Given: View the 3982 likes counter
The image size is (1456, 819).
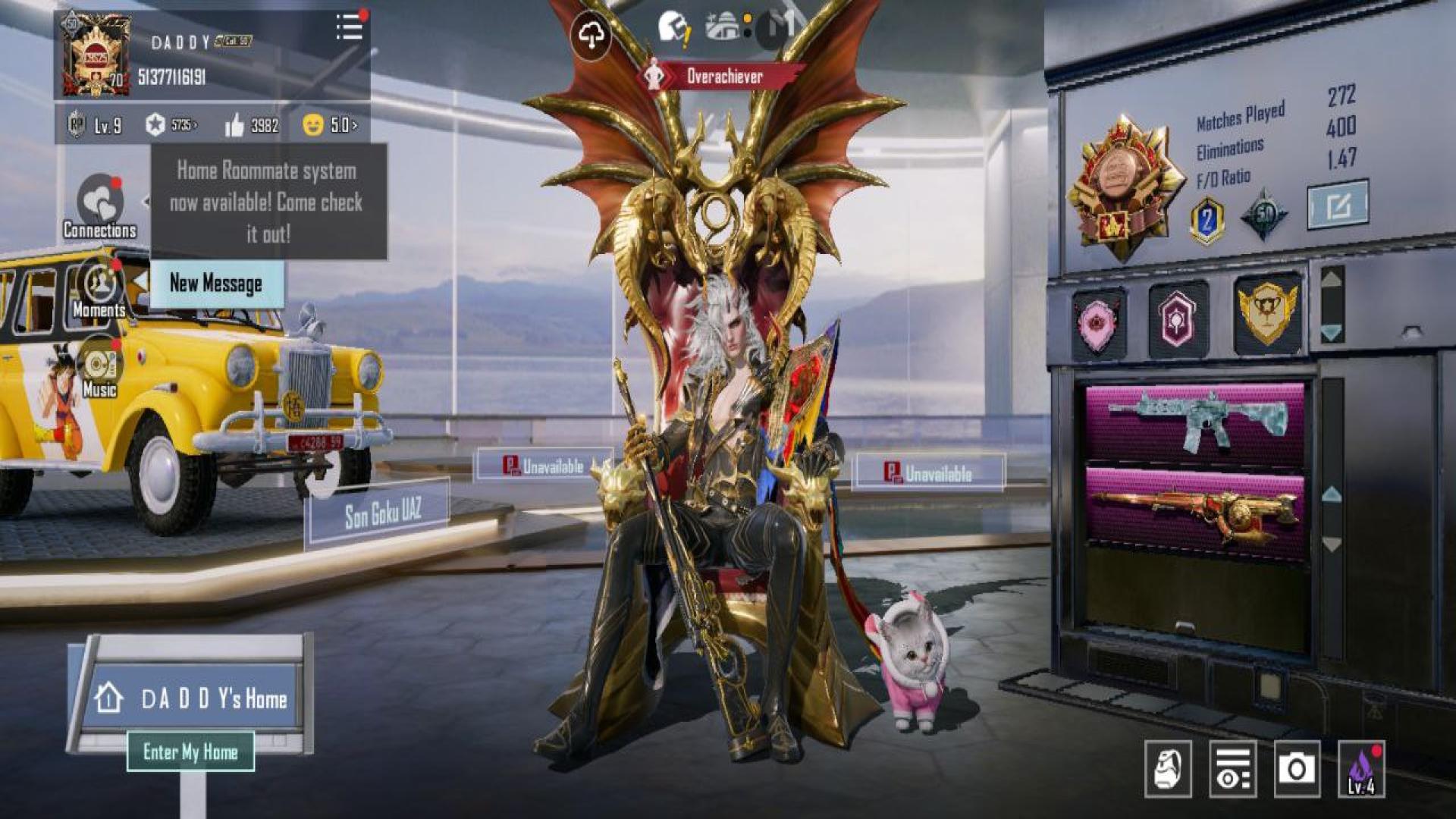Looking at the screenshot, I should [x=252, y=125].
